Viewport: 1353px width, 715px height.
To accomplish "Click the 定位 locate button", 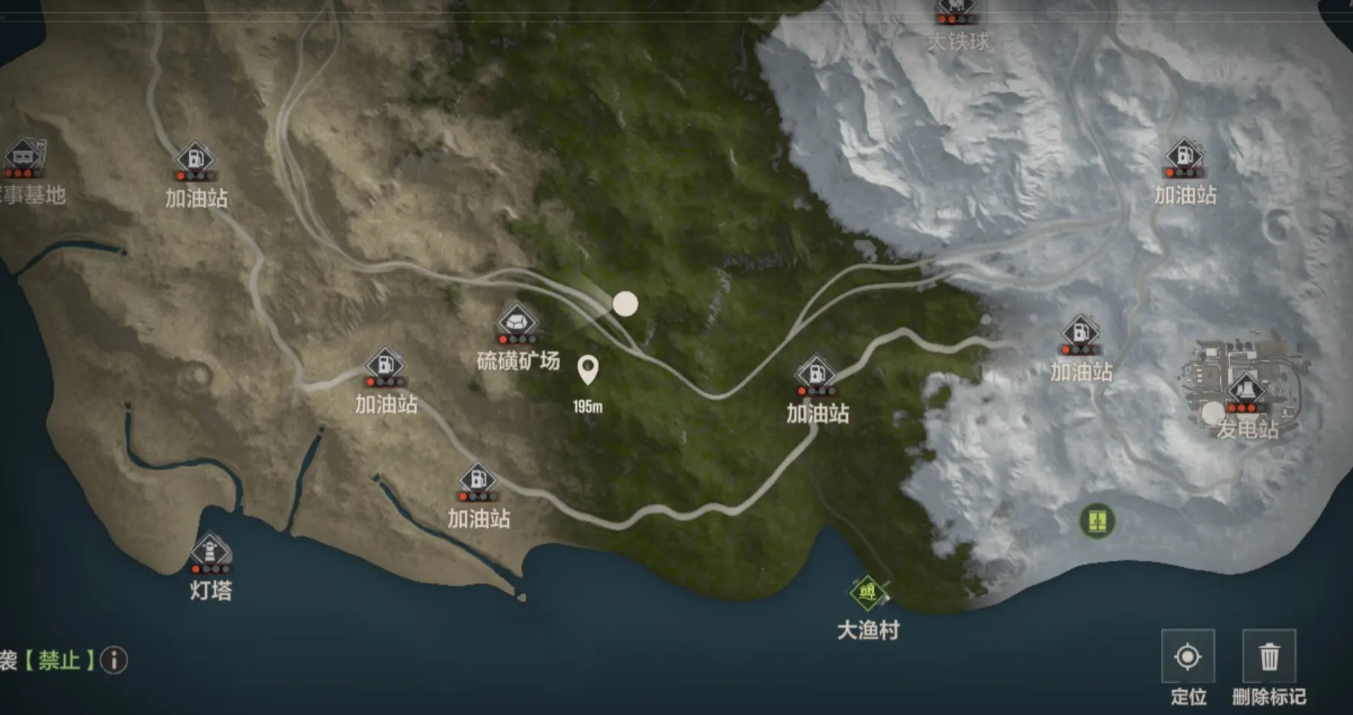I will (x=1188, y=657).
